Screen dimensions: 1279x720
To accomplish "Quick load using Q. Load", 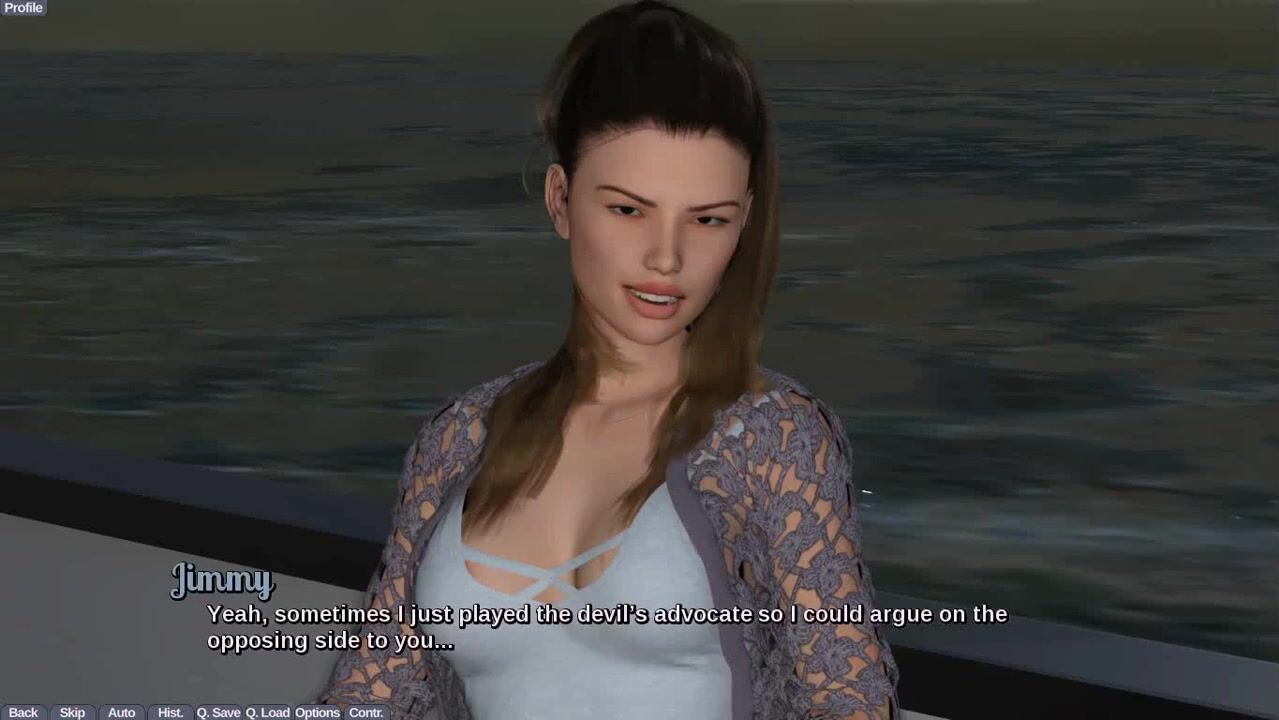I will [x=268, y=712].
